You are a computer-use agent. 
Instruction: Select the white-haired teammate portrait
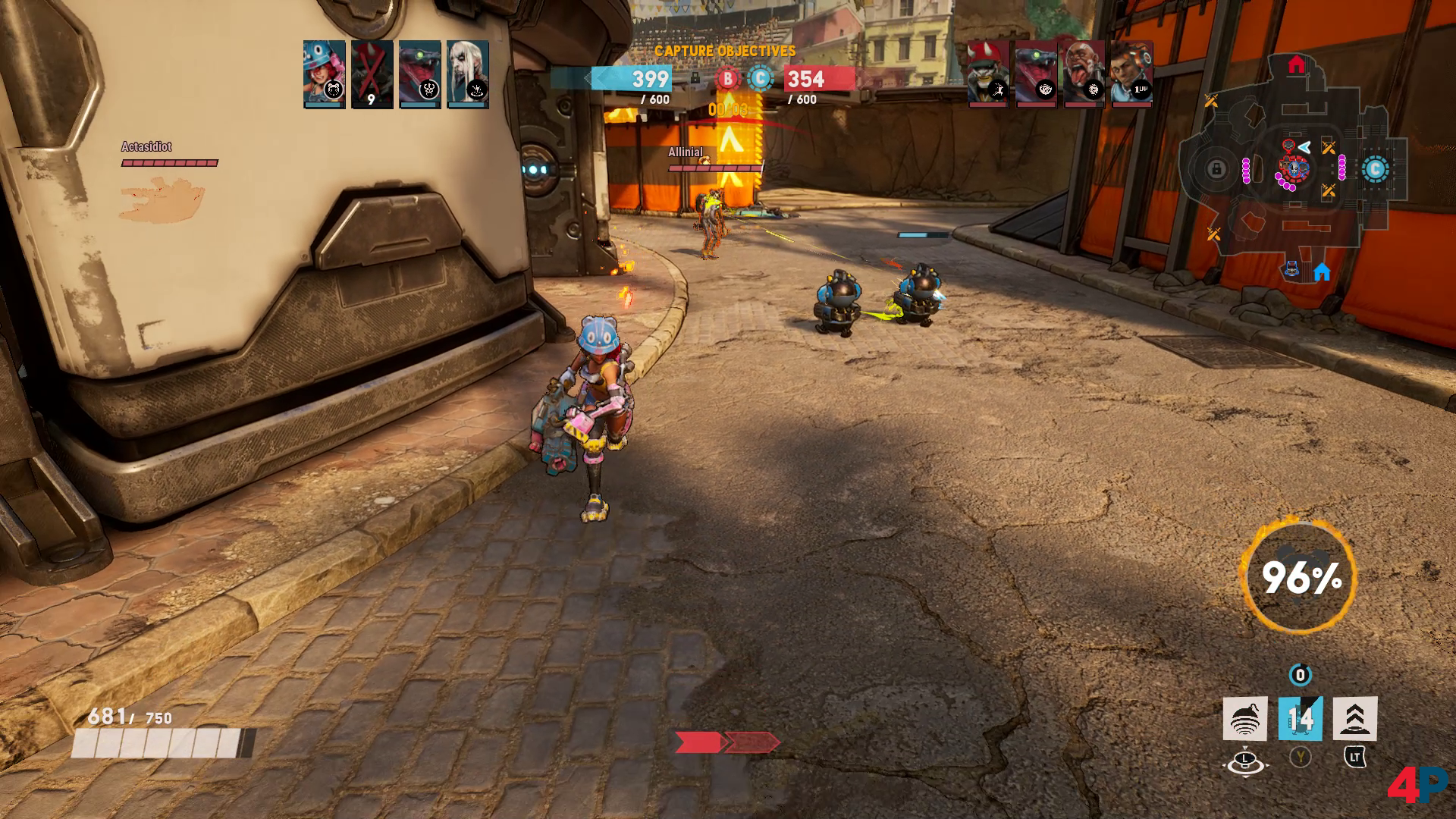click(467, 74)
